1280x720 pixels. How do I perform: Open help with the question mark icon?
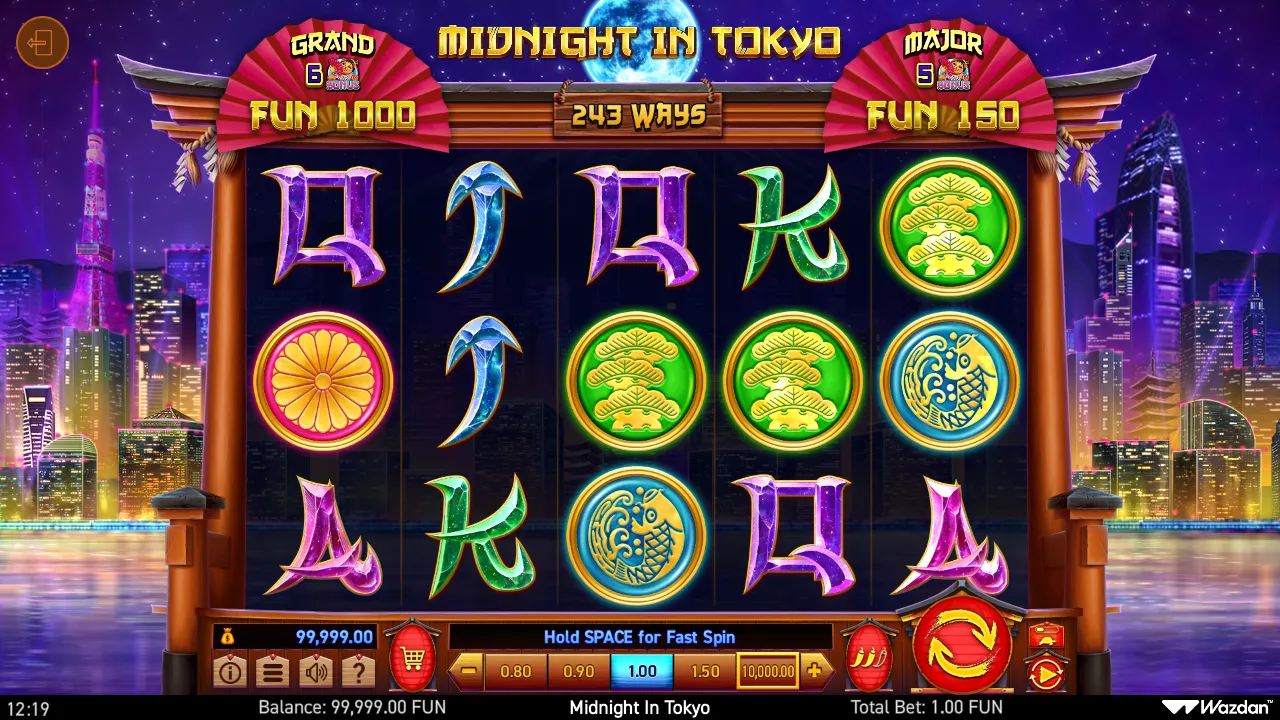pos(357,672)
